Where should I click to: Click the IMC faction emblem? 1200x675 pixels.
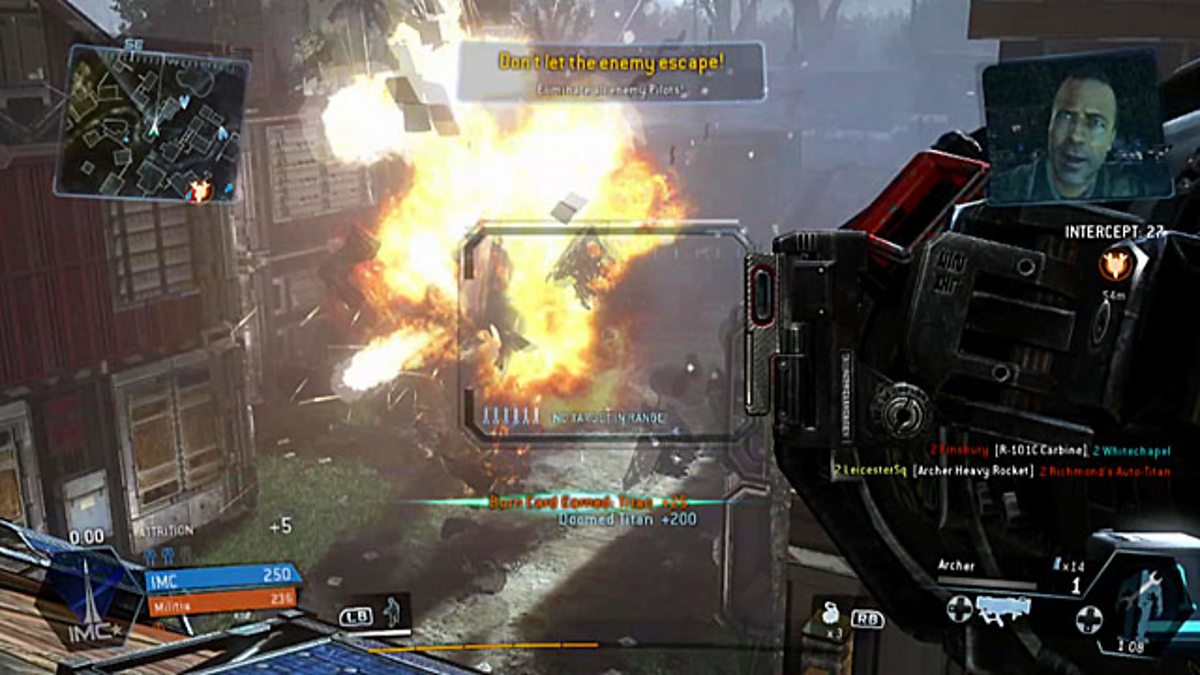pos(89,597)
